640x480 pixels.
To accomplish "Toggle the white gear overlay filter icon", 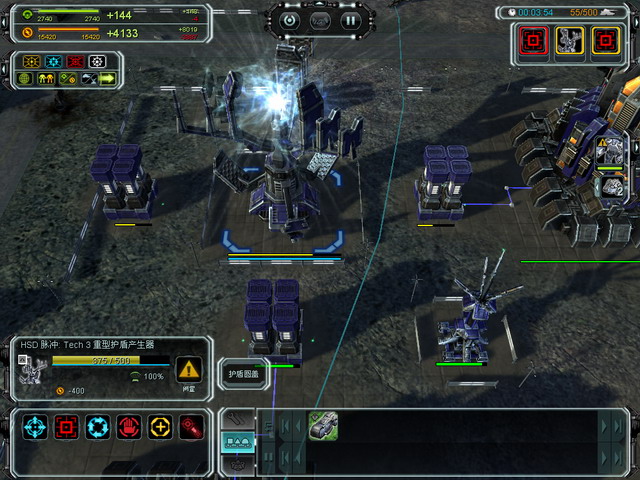I will pos(97,61).
